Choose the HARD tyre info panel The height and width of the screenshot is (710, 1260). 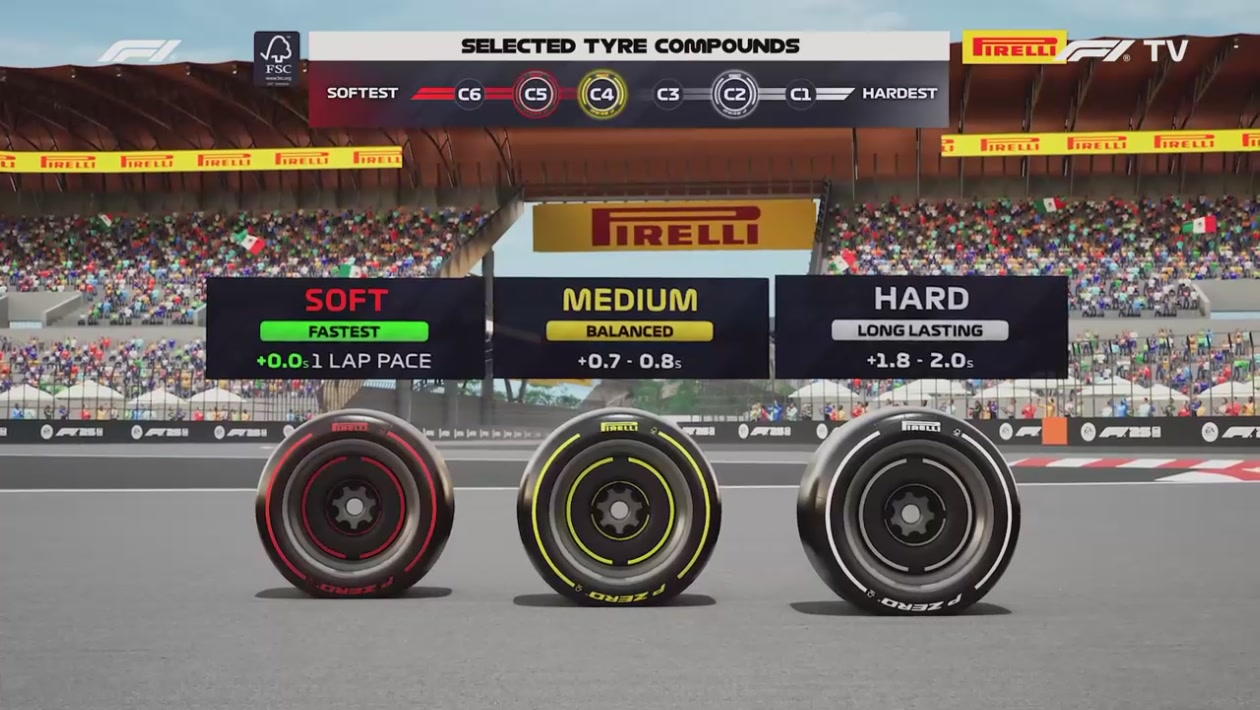click(921, 328)
